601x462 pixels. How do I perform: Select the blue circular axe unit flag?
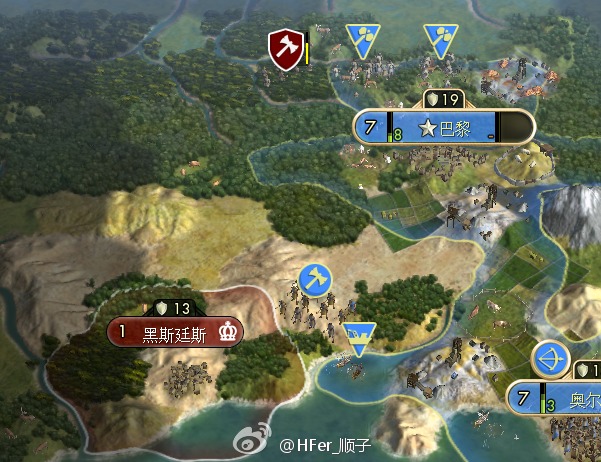pyautogui.click(x=314, y=281)
